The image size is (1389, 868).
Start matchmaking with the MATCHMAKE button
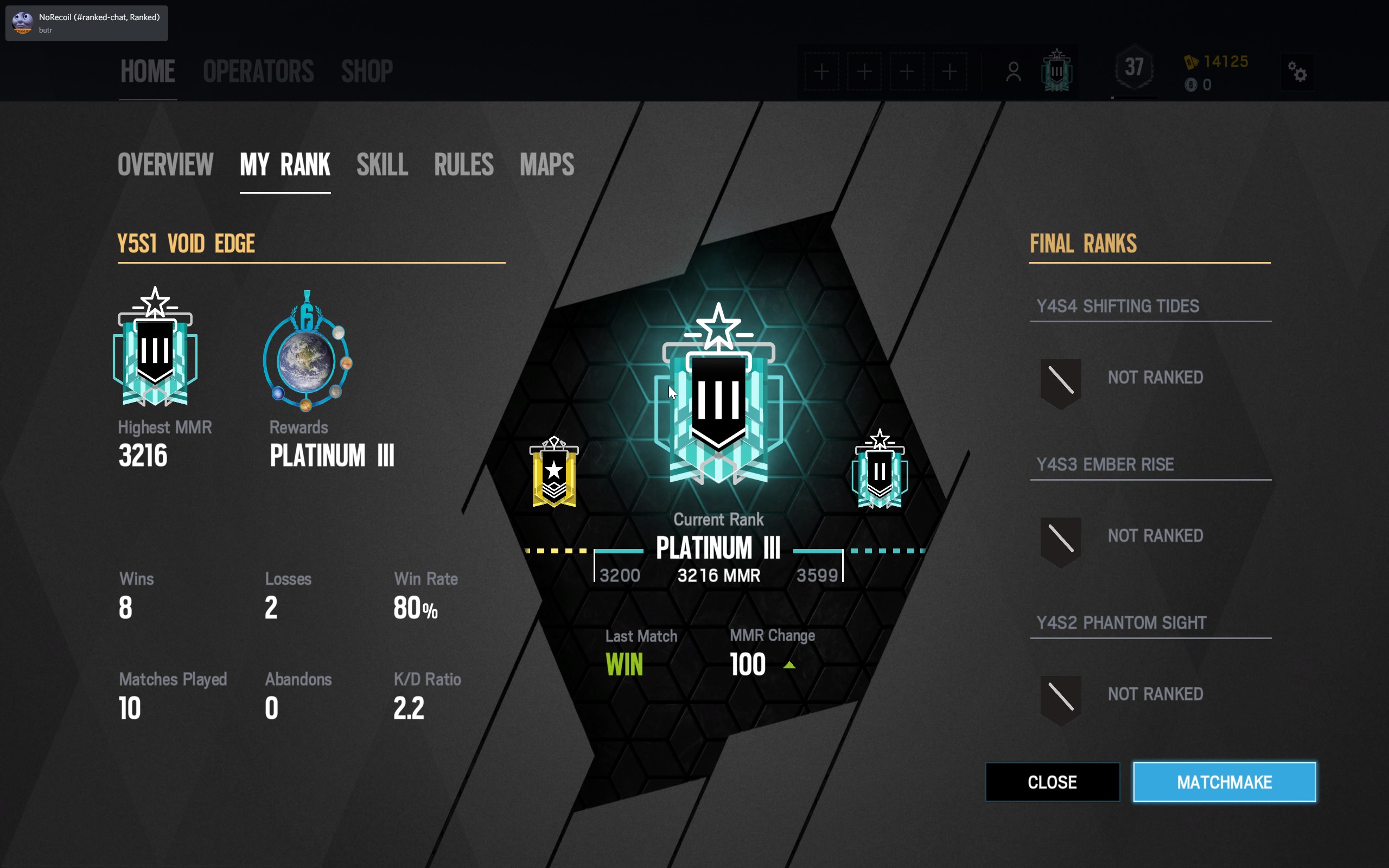point(1224,782)
